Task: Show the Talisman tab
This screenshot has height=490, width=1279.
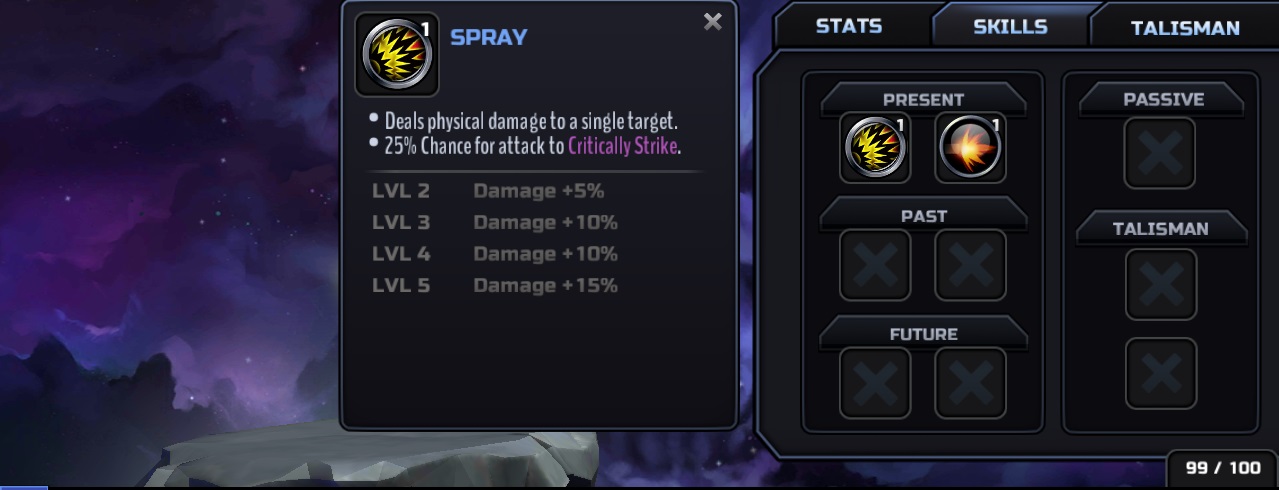Action: pos(1184,28)
